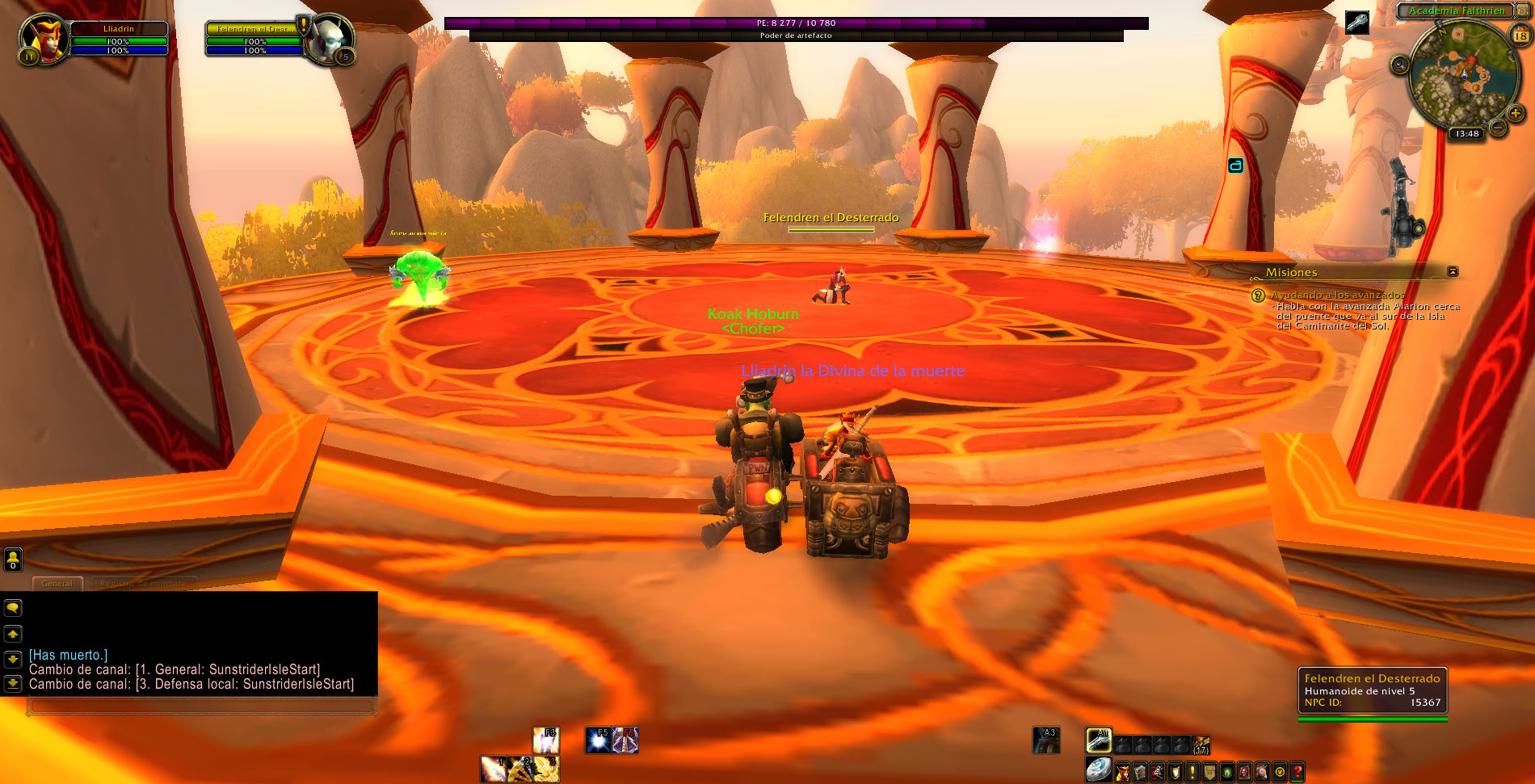Click the silver key icon near minimap
The height and width of the screenshot is (784, 1535).
click(1357, 22)
